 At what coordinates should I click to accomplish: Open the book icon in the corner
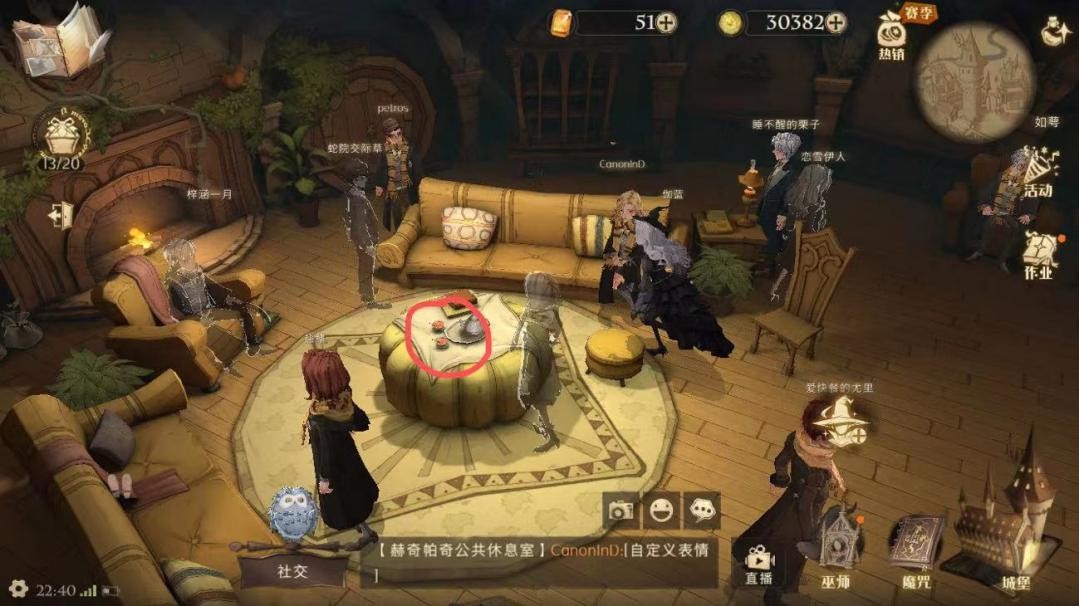(x=60, y=40)
